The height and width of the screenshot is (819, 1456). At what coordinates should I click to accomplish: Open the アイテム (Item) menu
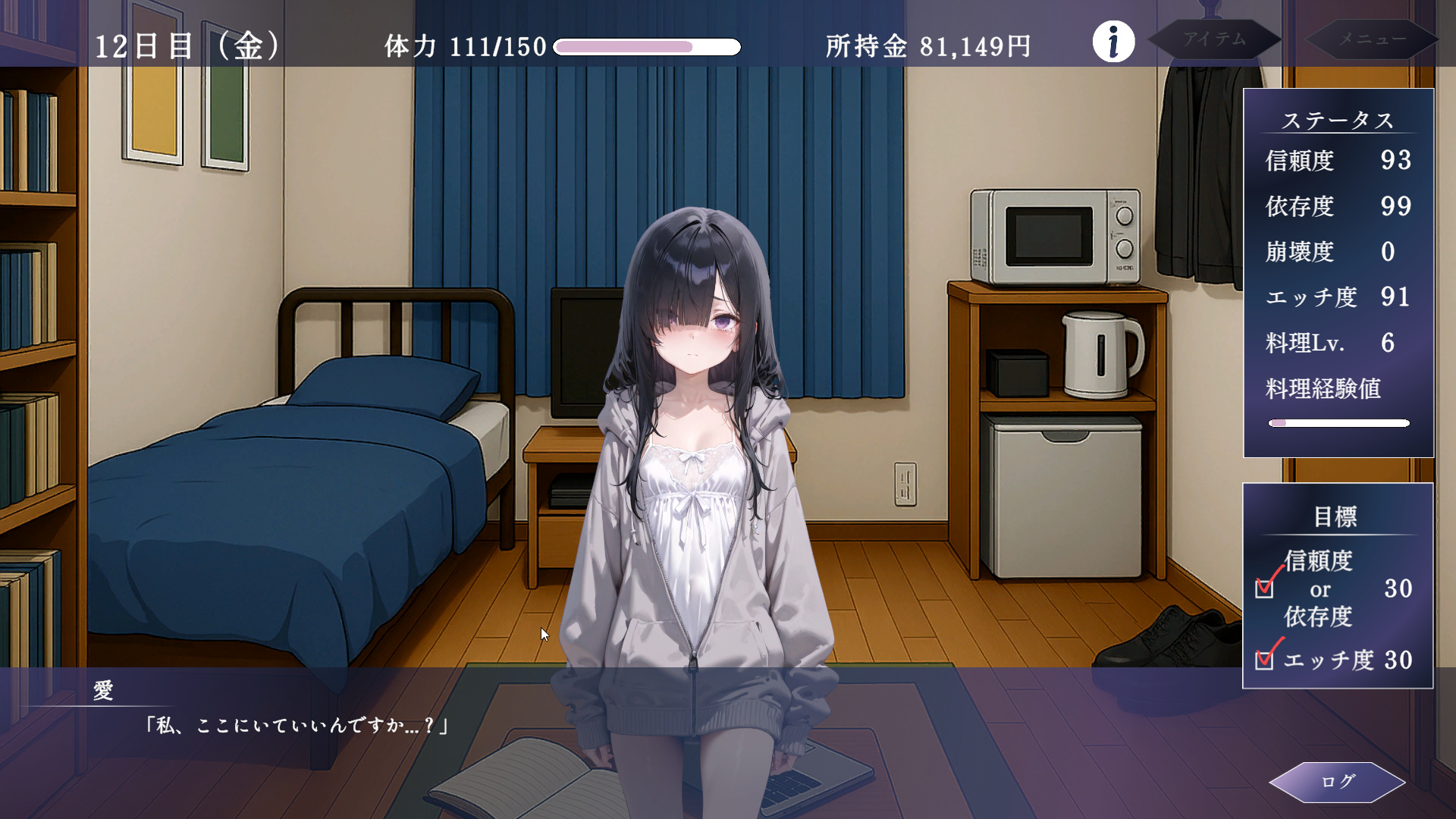coord(1214,39)
